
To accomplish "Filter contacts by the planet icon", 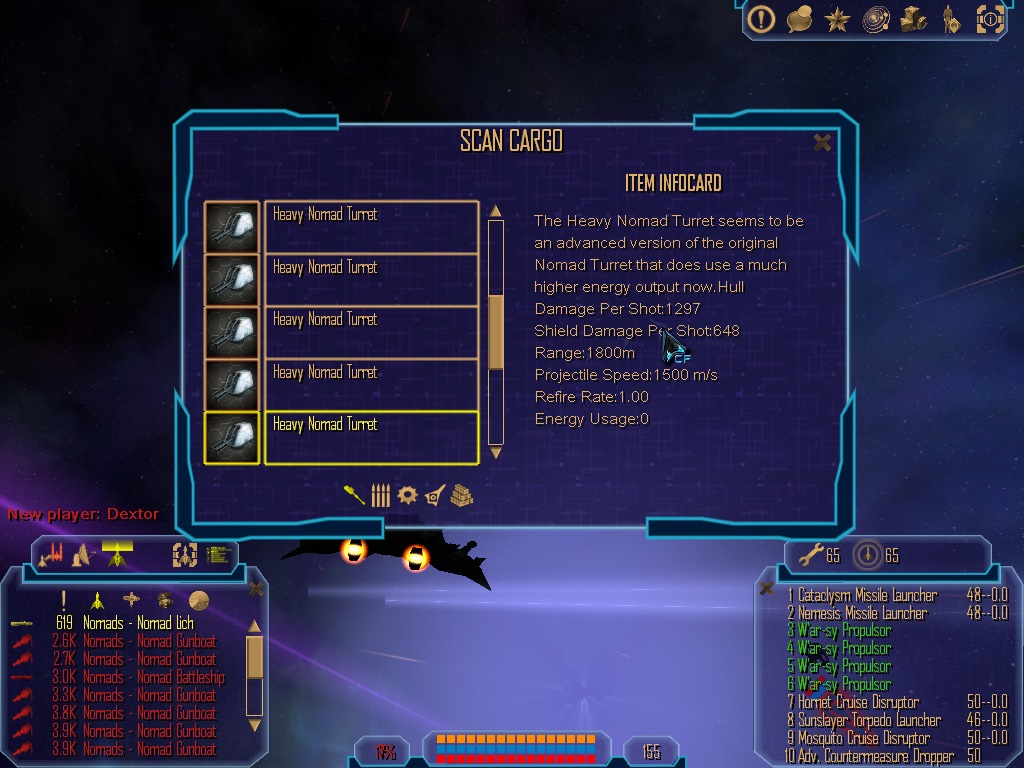I will (199, 599).
